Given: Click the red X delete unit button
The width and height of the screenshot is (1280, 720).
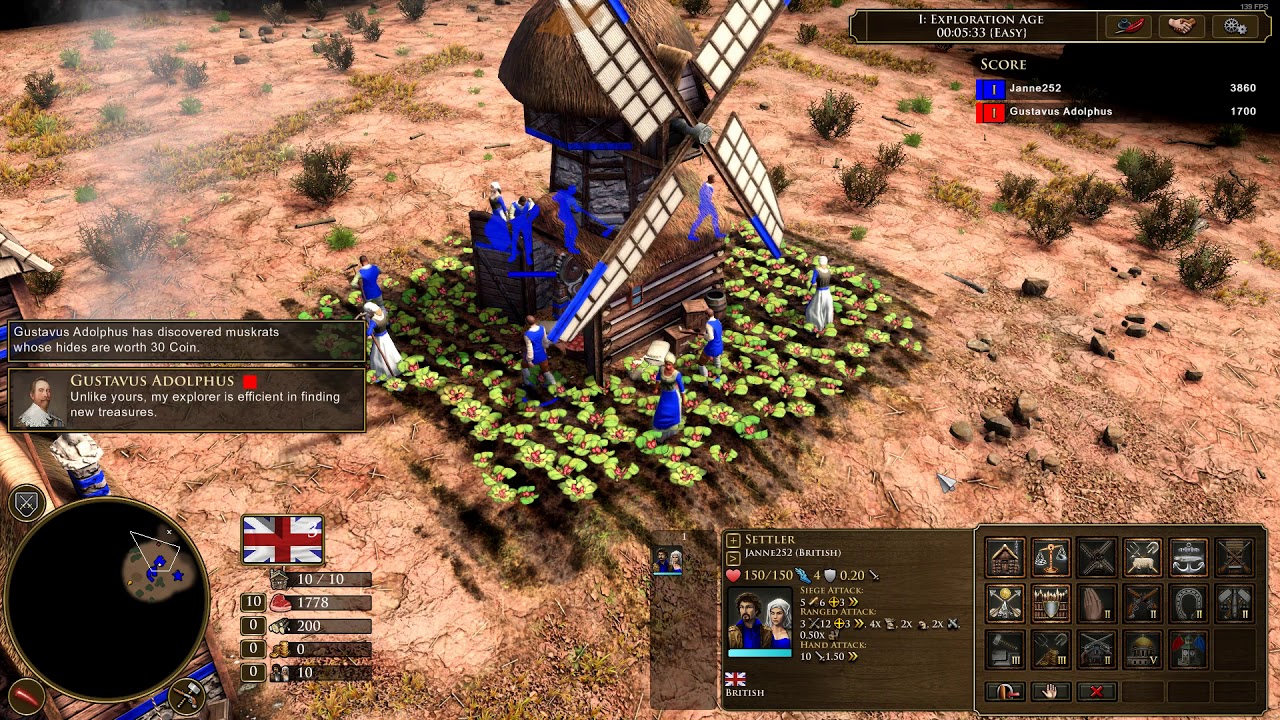Looking at the screenshot, I should (x=1096, y=691).
